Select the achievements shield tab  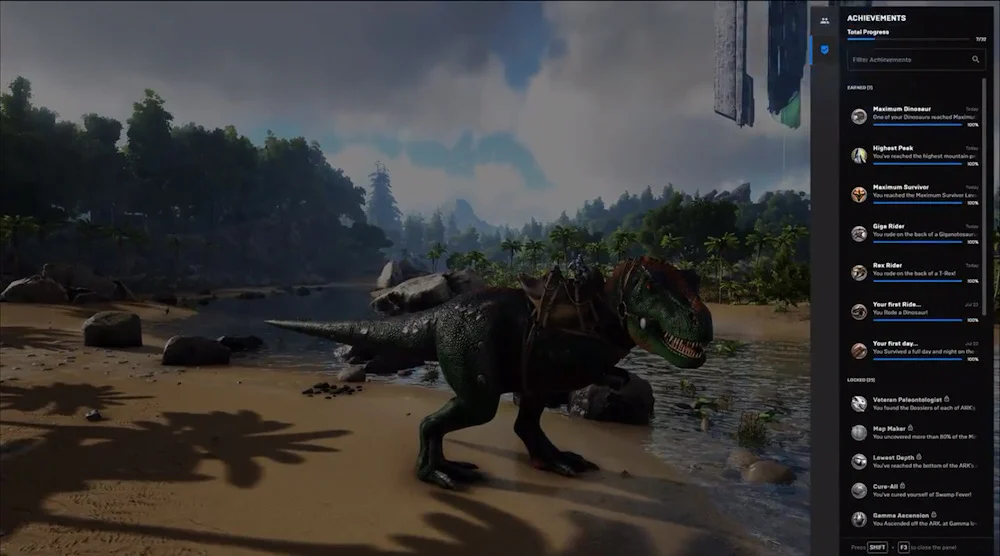pos(824,47)
